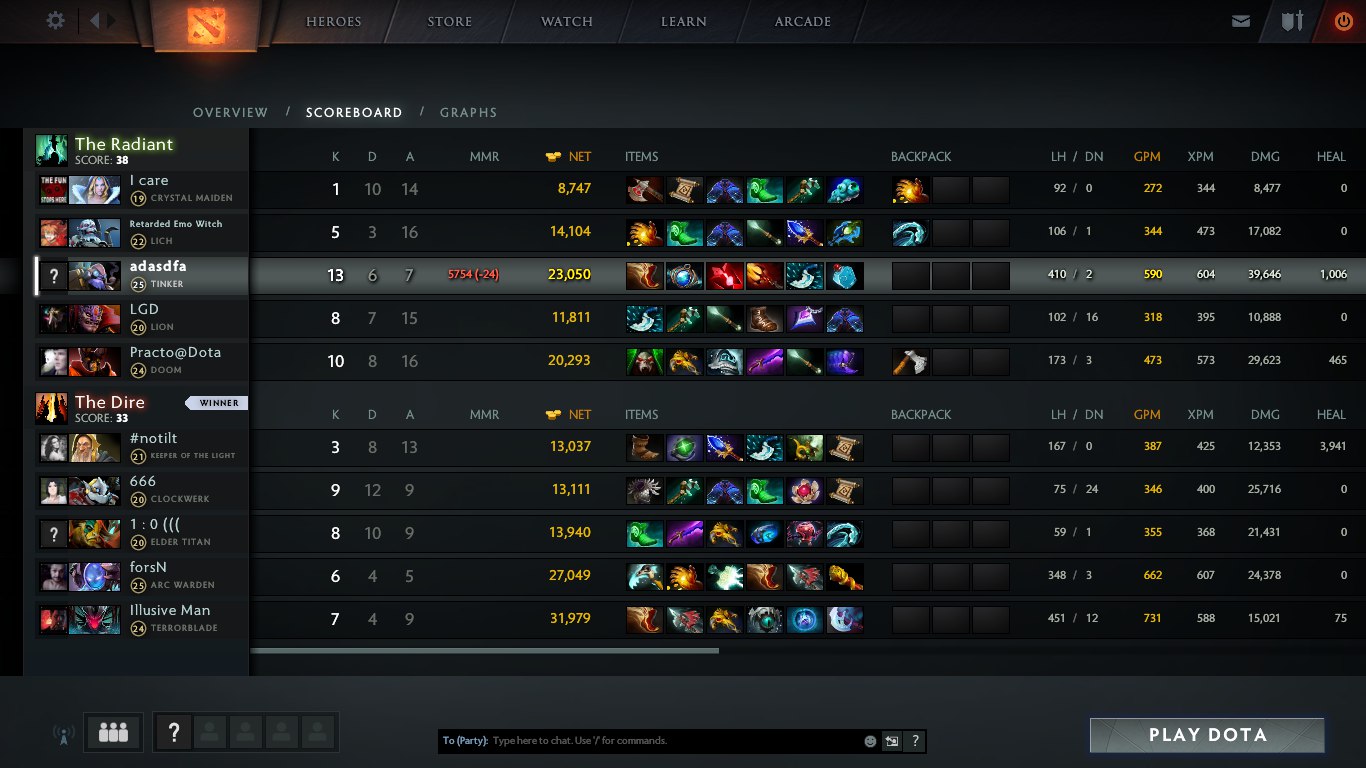1366x768 pixels.
Task: Show the Graphs tab
Action: point(468,113)
